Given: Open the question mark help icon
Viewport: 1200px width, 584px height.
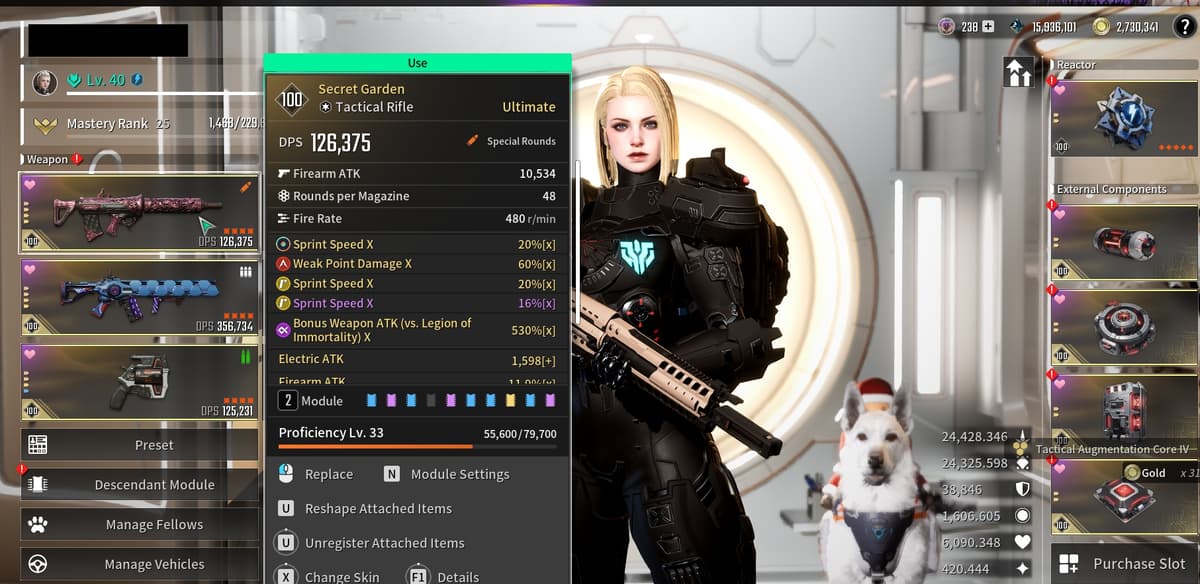Looking at the screenshot, I should coord(1183,27).
